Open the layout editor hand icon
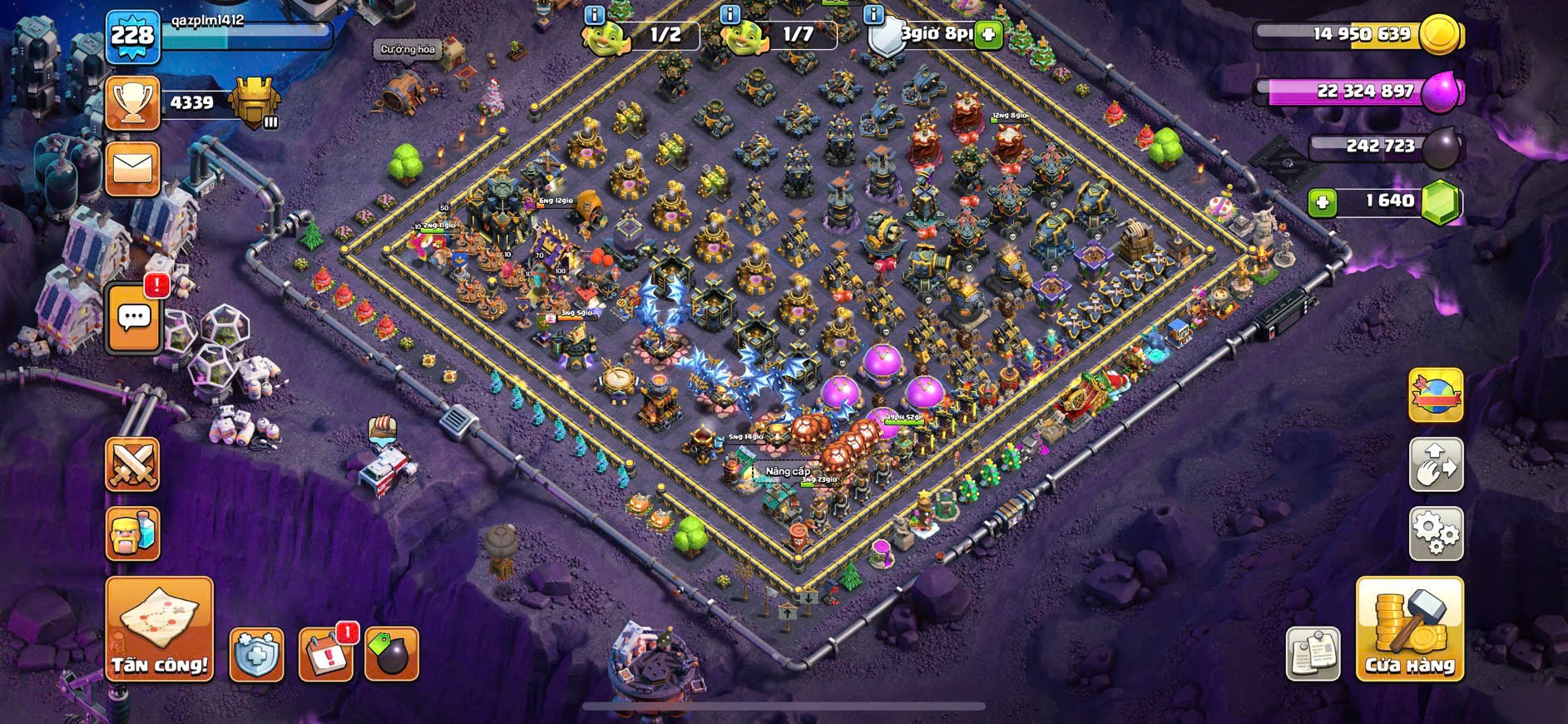 coord(1436,464)
